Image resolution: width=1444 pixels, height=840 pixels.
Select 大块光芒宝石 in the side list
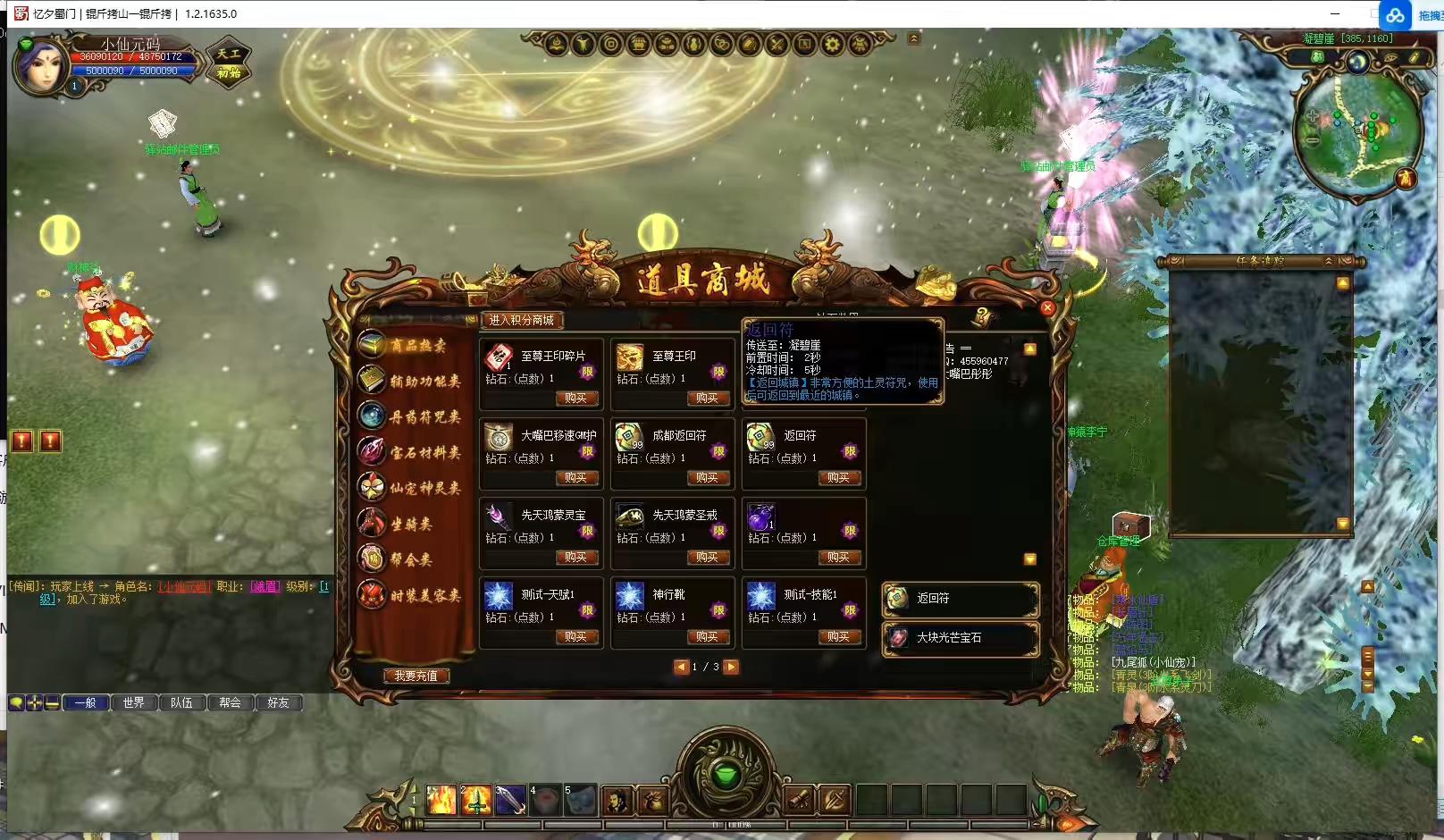(x=960, y=638)
